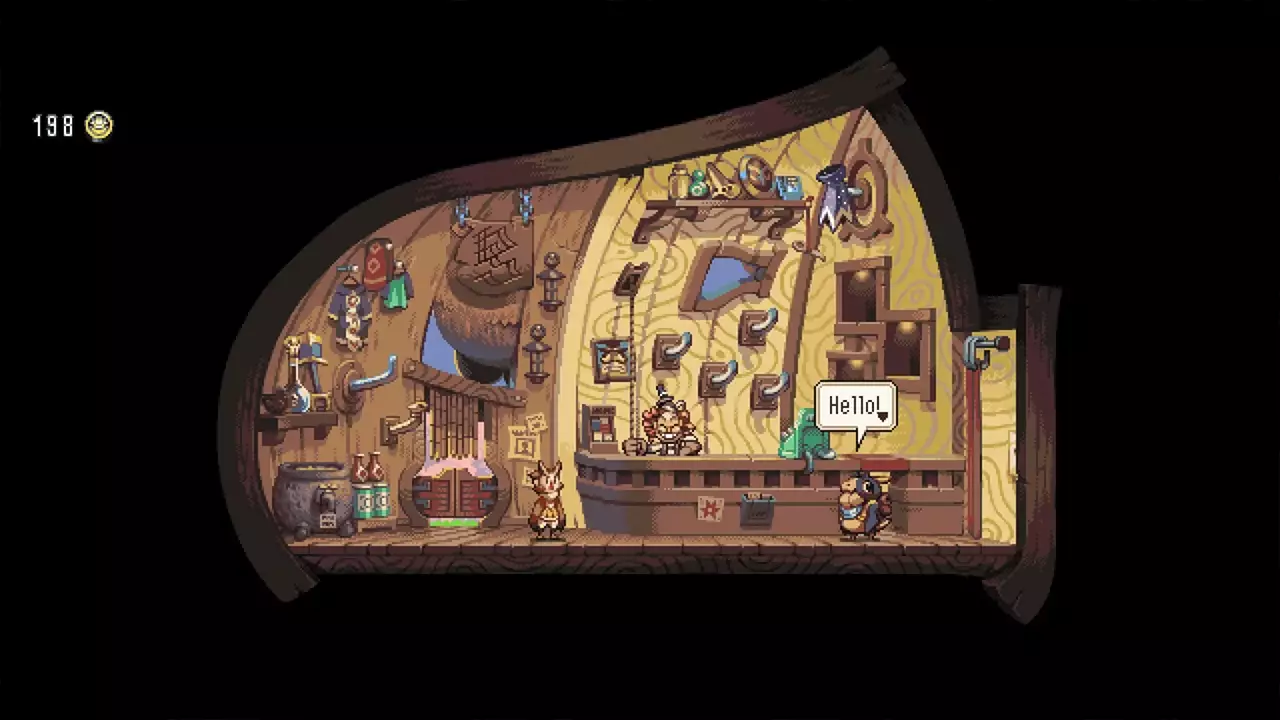Click the red star stamp on the counter front

(709, 510)
